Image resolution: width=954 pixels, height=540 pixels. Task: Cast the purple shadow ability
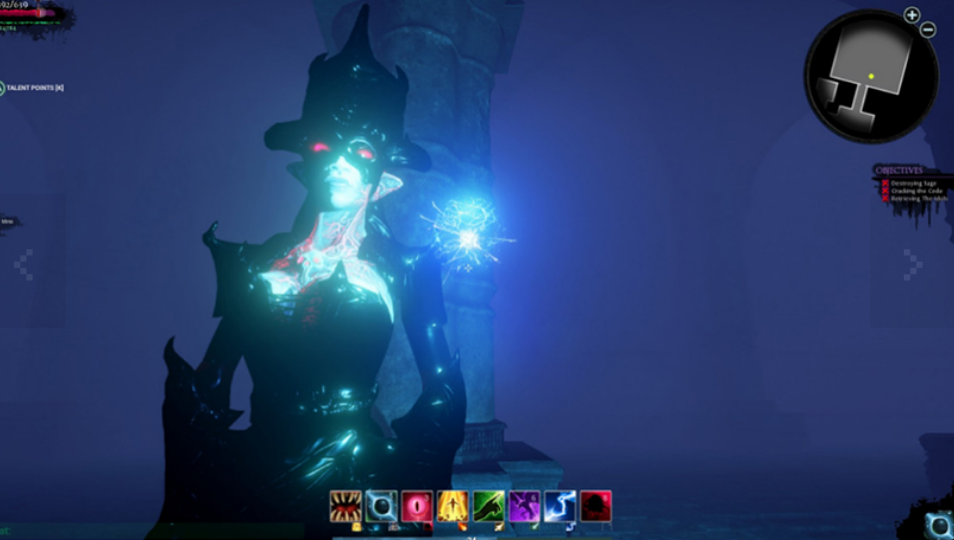pyautogui.click(x=524, y=506)
